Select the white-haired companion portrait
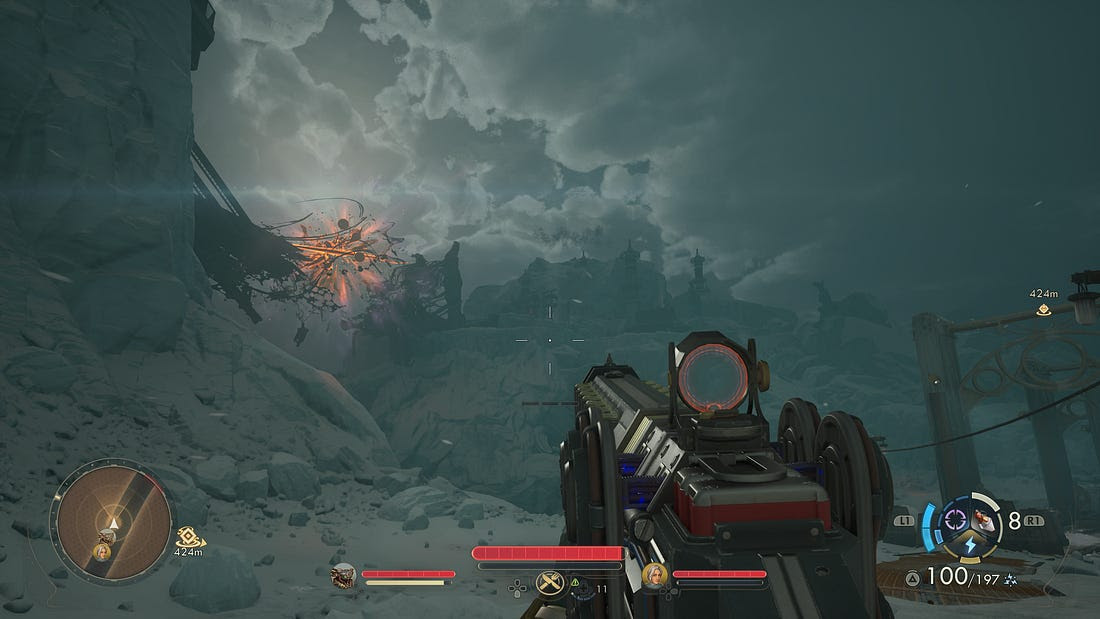The image size is (1100, 619). click(x=654, y=575)
